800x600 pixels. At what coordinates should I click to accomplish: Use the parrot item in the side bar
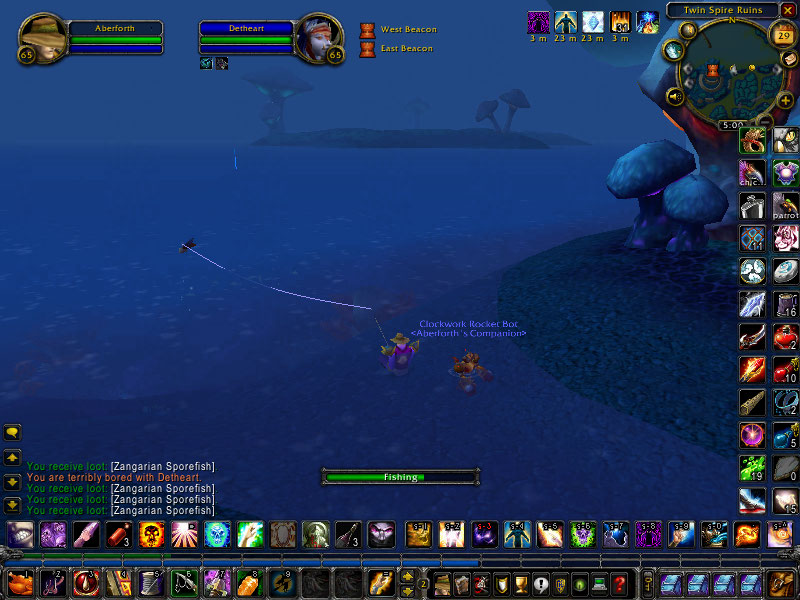785,206
